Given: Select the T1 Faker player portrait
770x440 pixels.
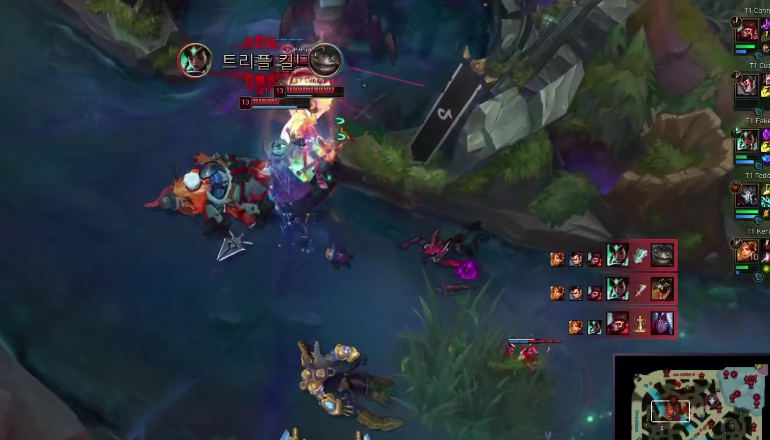Looking at the screenshot, I should pos(748,141).
